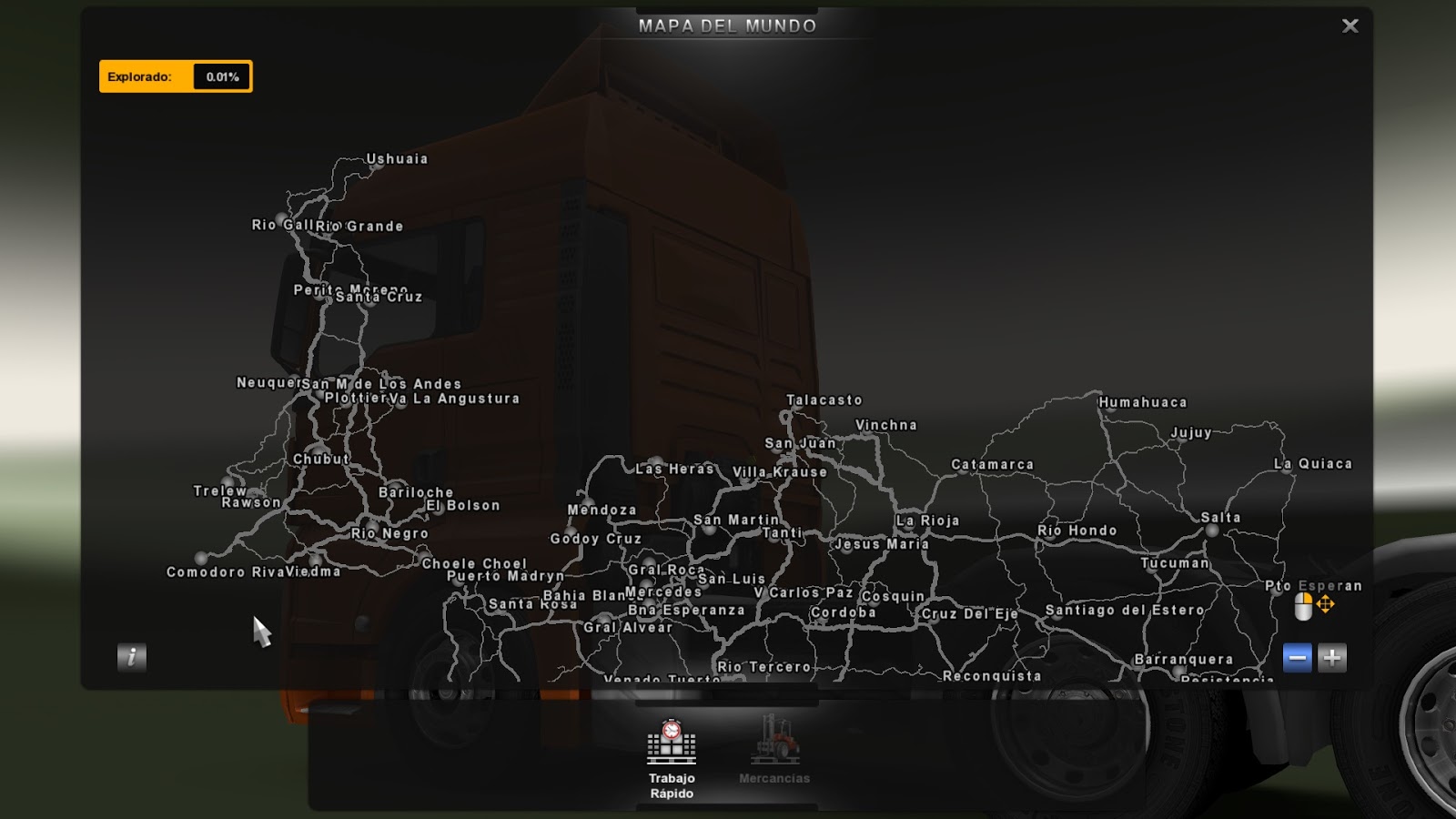Click the Mendoza city marker dot
The image size is (1456, 819).
pos(588,502)
